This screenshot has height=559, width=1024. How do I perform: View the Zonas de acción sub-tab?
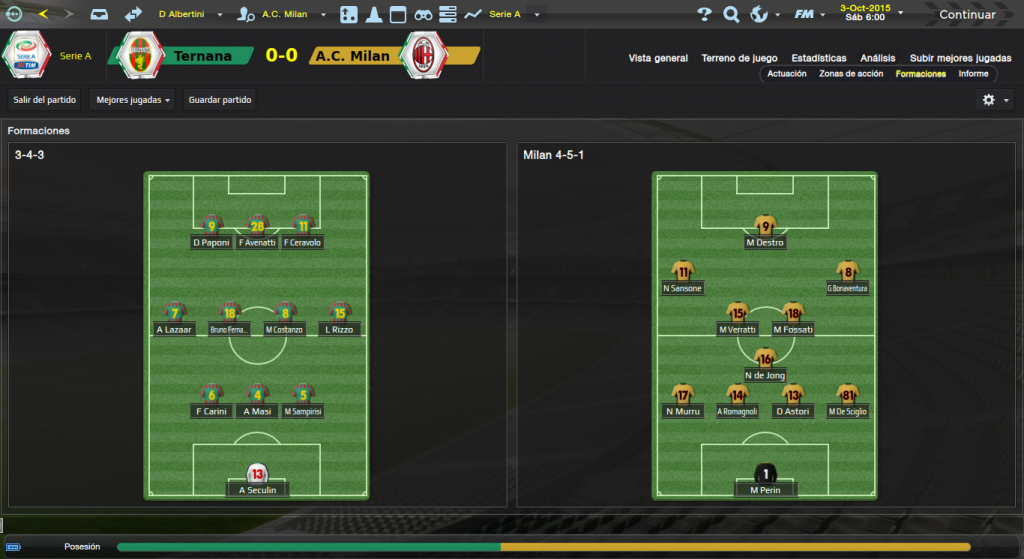[851, 74]
